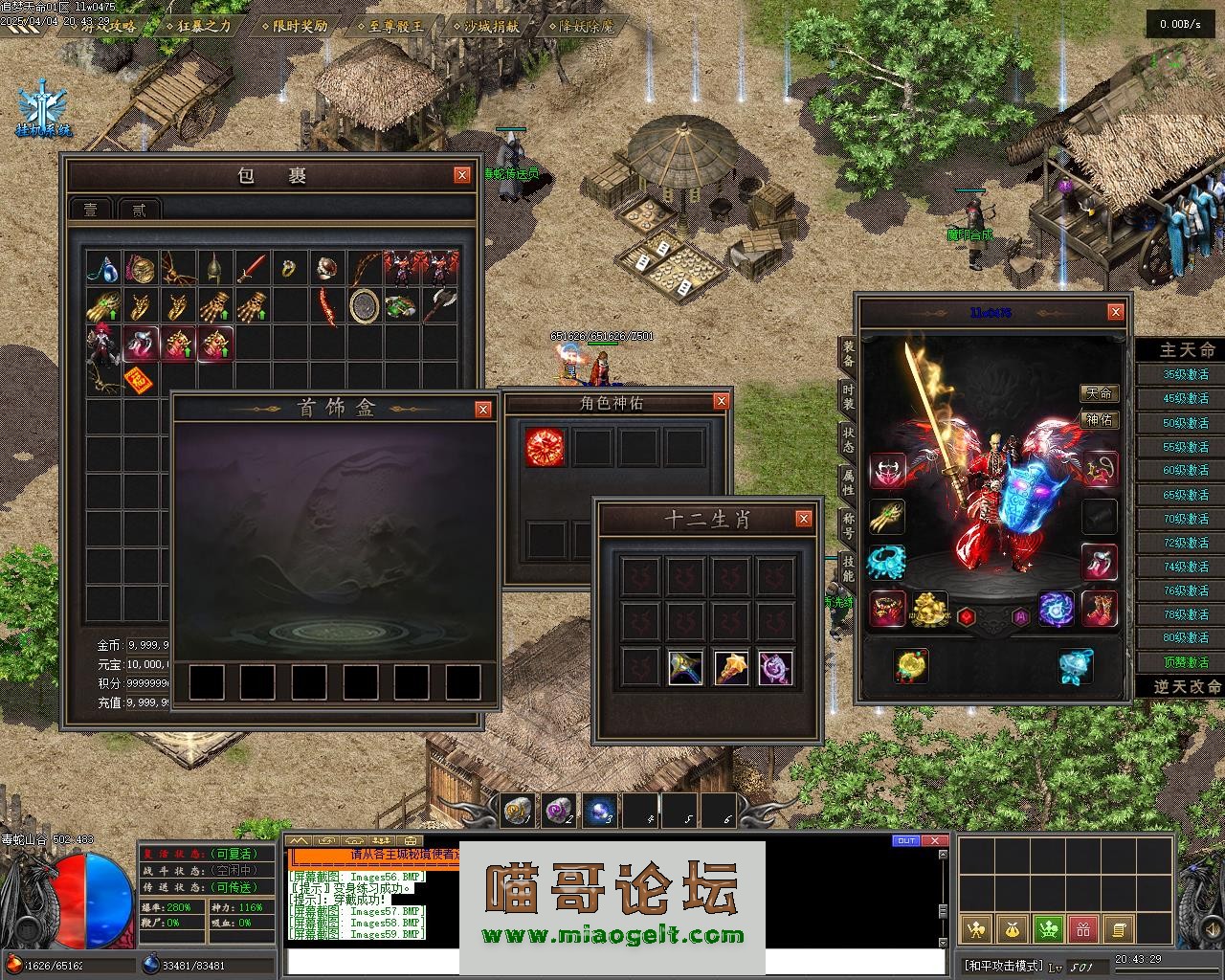
Task: Select the red orb in 角色神佑
Action: point(545,447)
